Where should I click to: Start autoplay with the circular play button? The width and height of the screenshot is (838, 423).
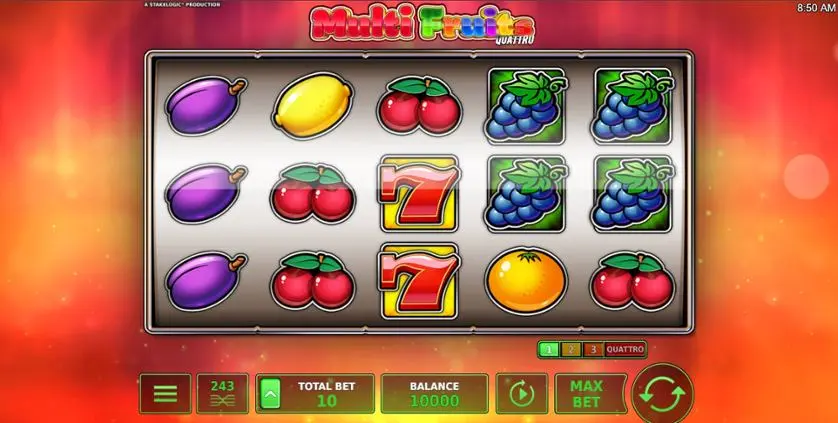[x=521, y=393]
